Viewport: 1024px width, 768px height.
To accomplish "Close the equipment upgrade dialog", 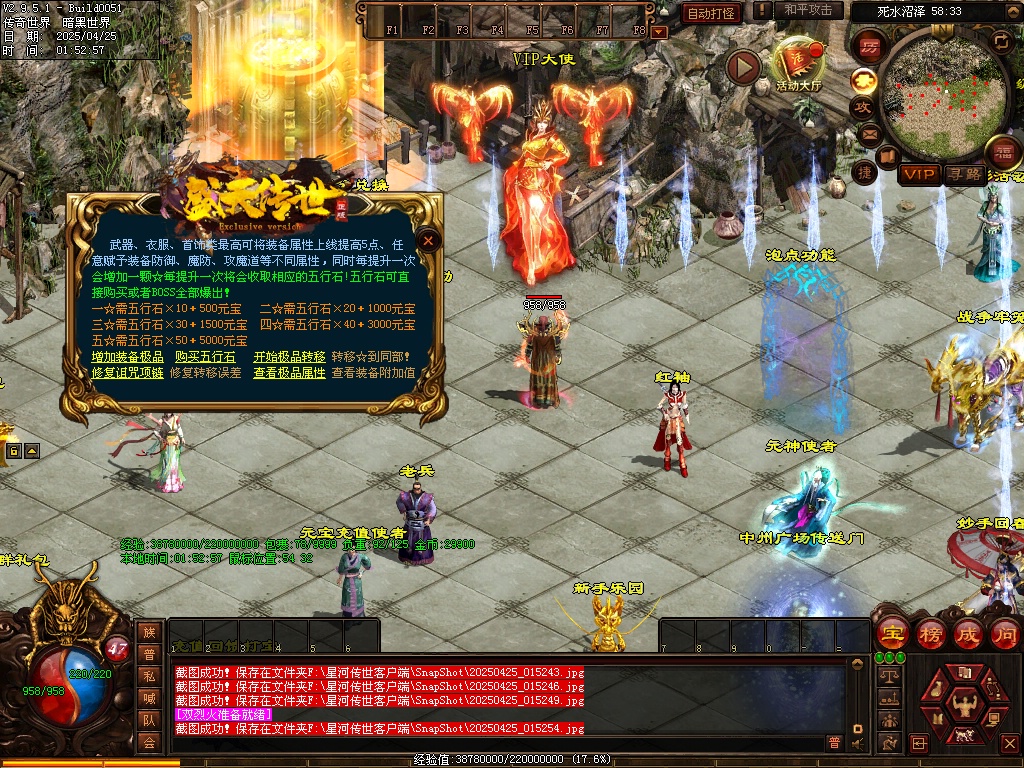I will 428,240.
